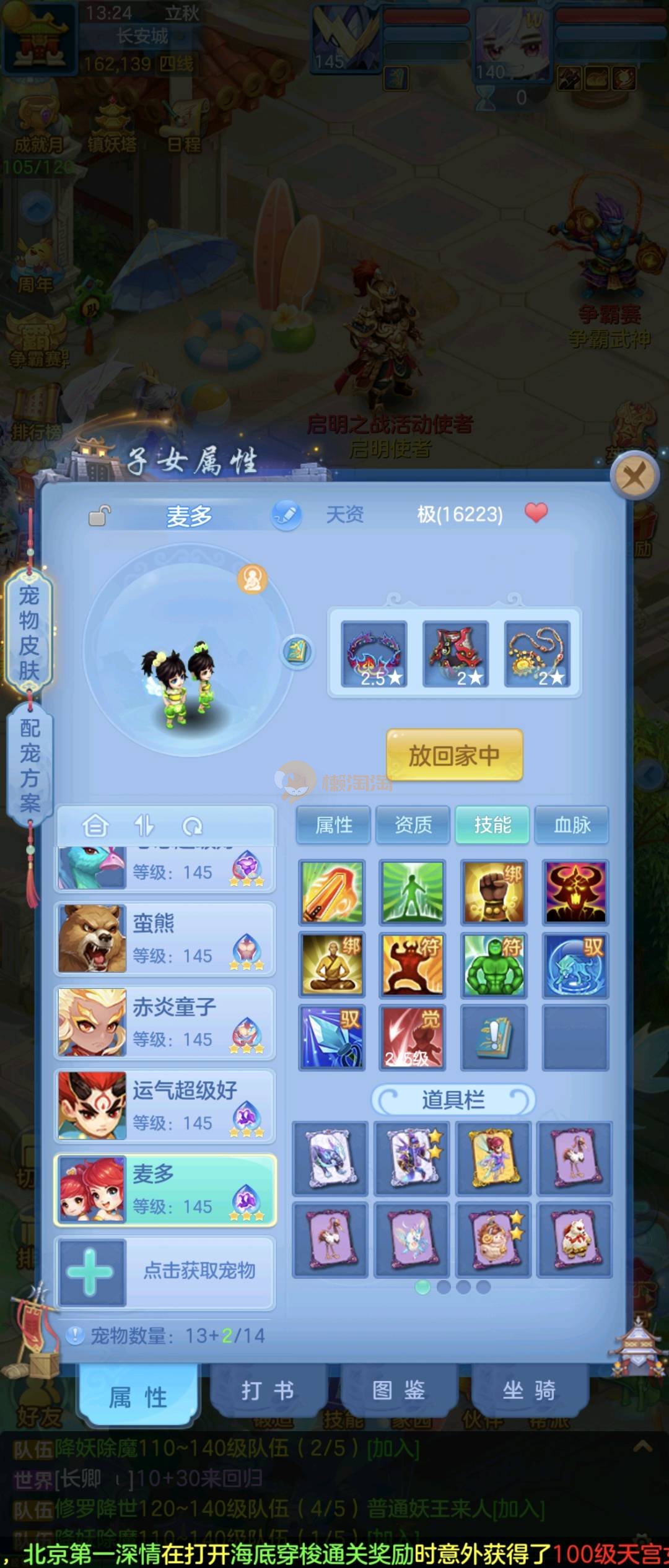This screenshot has width=669, height=1568.
Task: Edit the pet name 麦多
Action: pos(286,515)
